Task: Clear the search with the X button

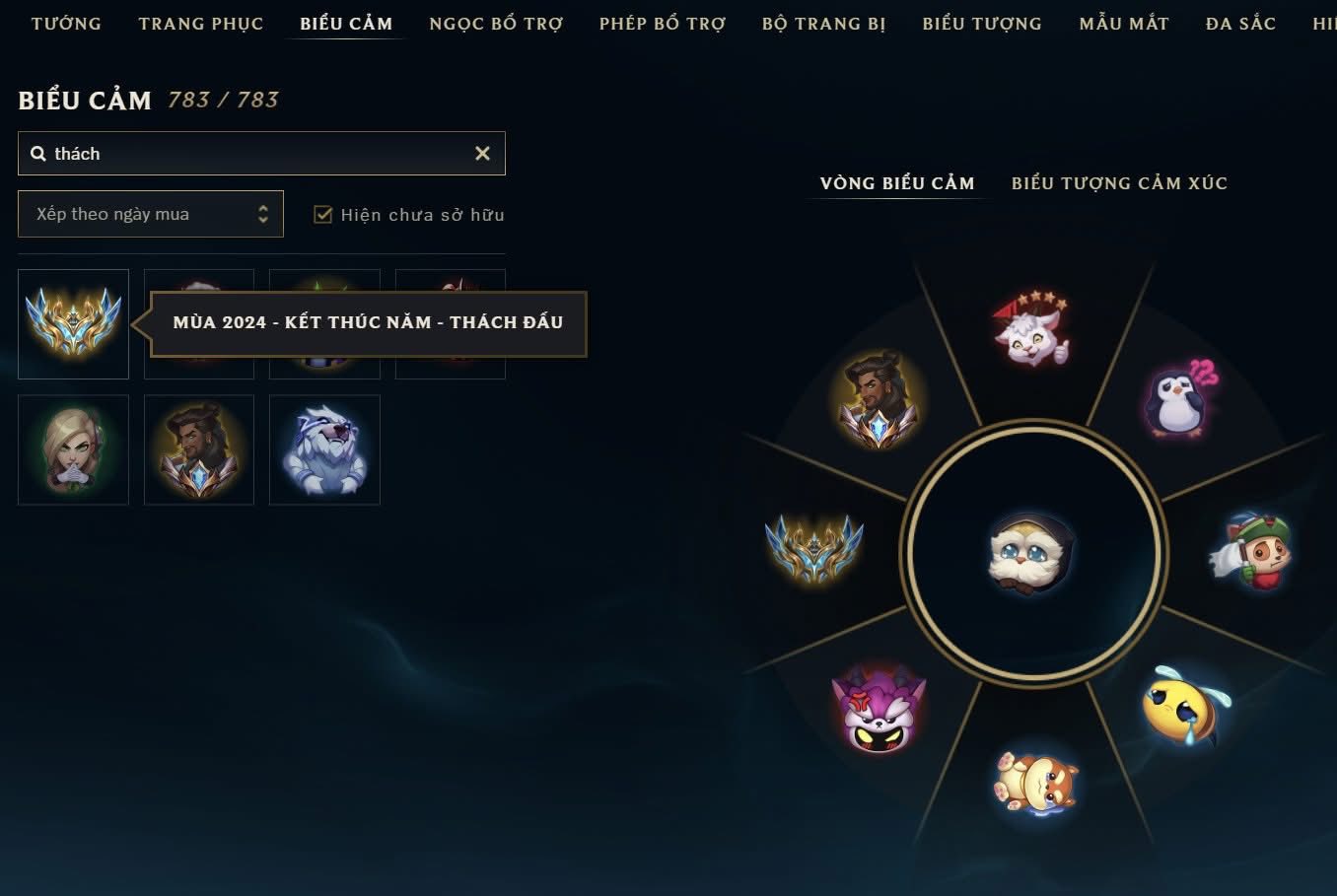Action: [x=482, y=153]
